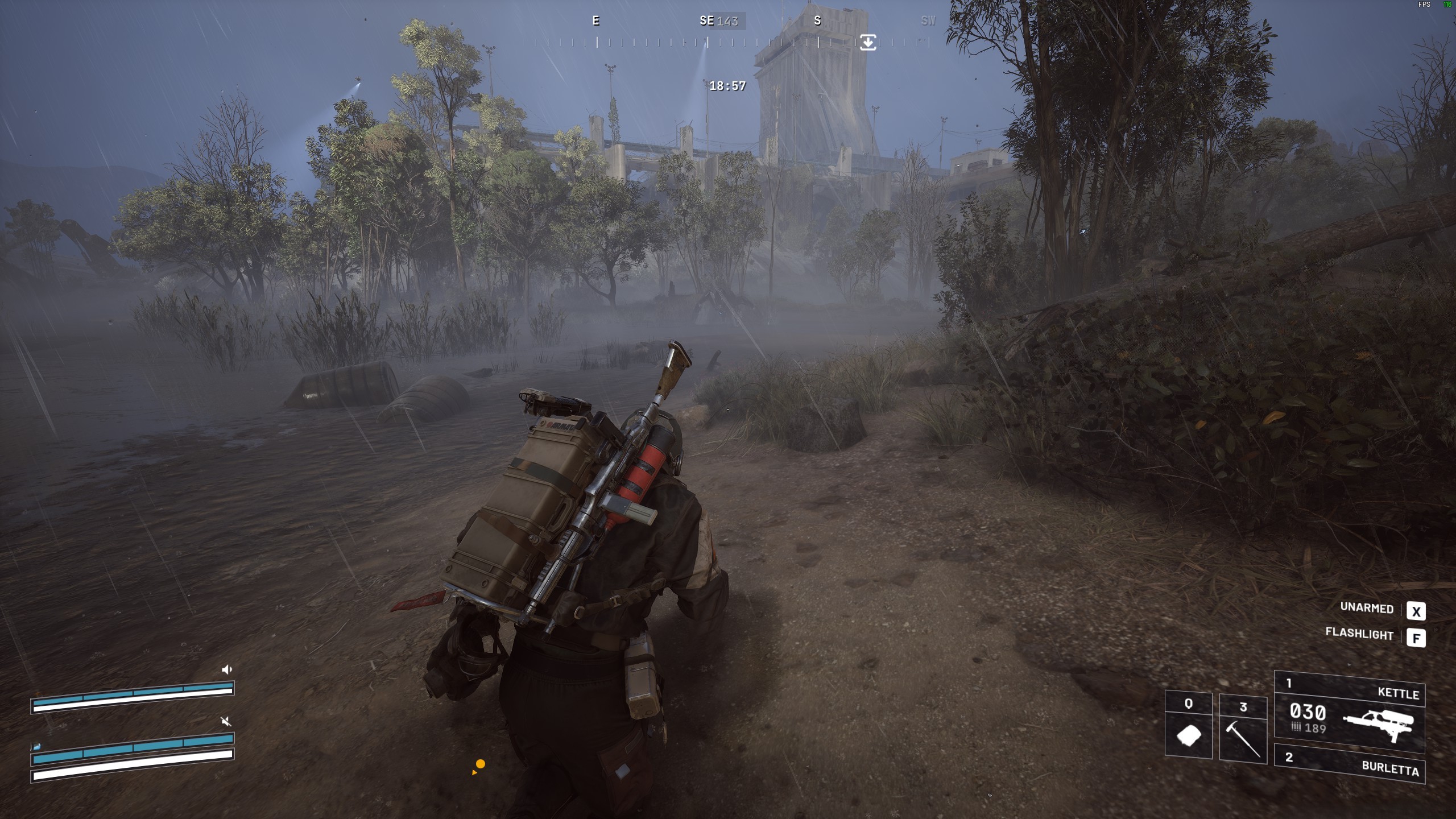Switch to the Burletta weapon slot
The width and height of the screenshot is (1456, 819).
tap(1349, 764)
